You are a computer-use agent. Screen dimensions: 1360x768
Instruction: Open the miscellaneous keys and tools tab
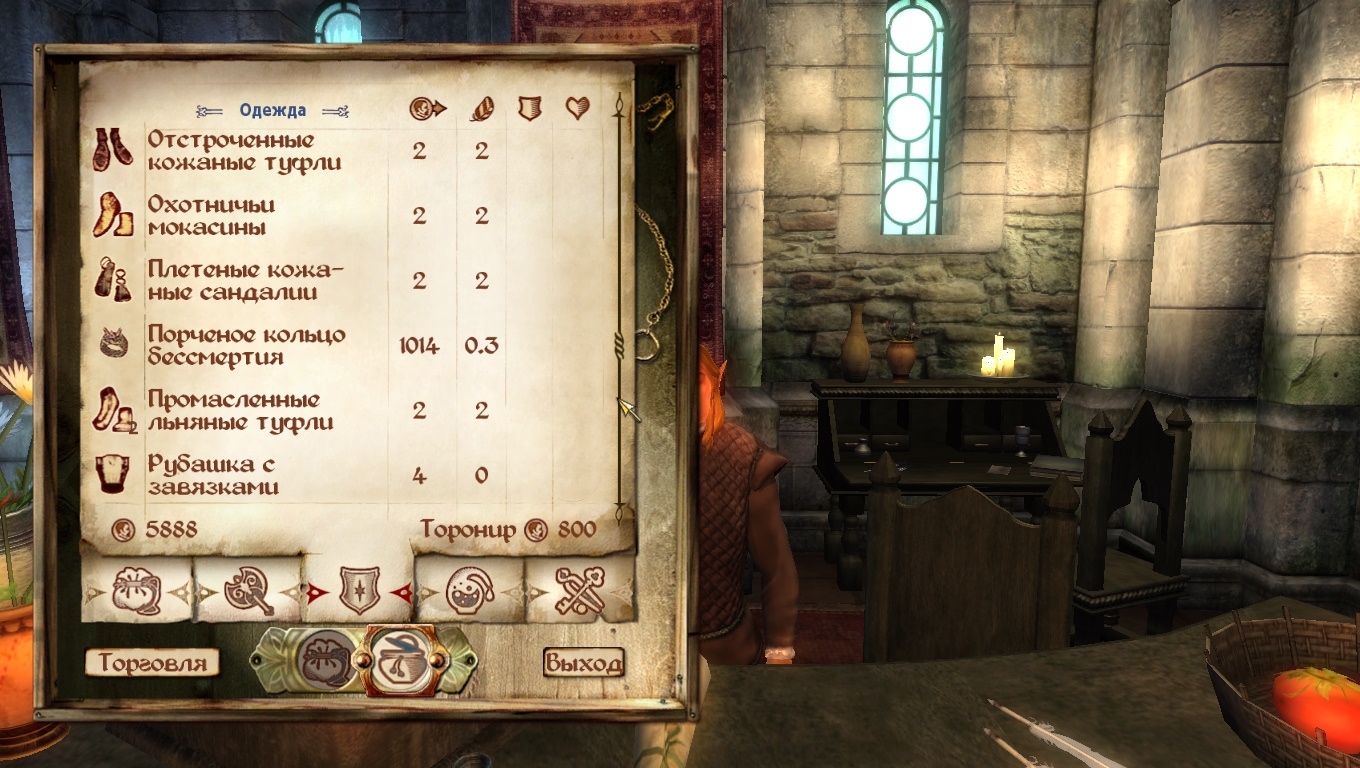580,591
